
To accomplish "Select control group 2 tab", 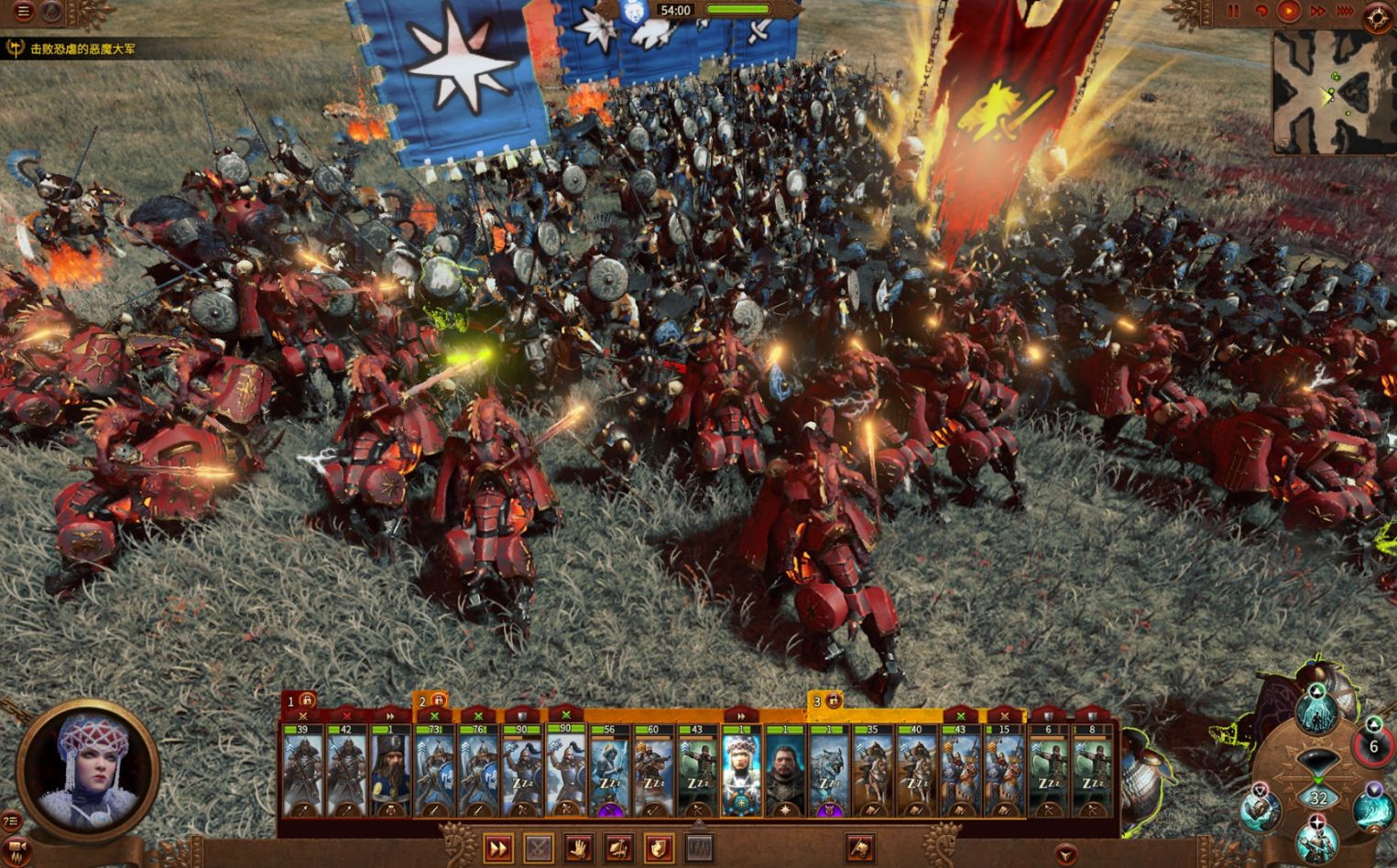I will [431, 701].
